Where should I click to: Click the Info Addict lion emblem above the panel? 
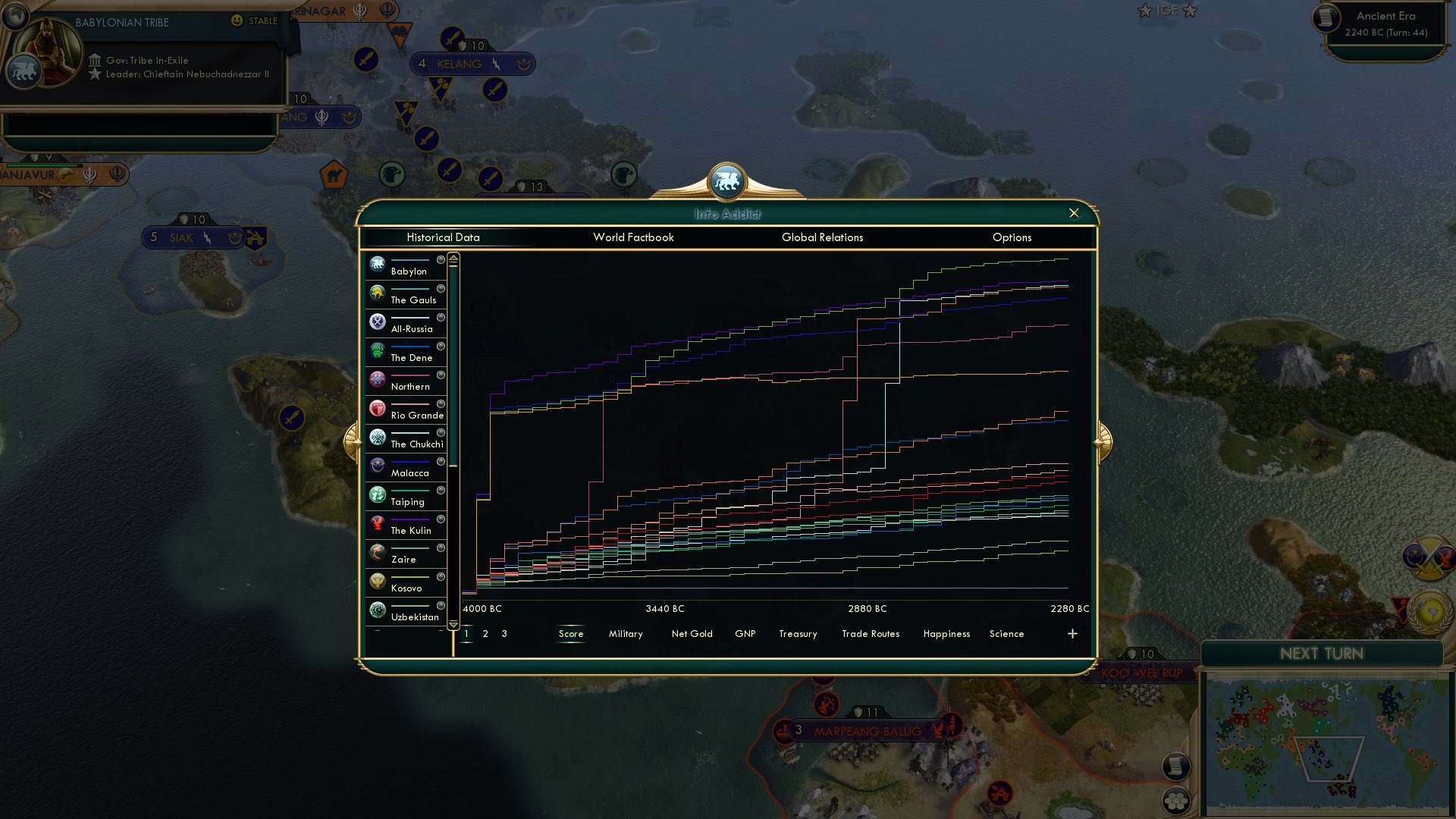coord(728,180)
